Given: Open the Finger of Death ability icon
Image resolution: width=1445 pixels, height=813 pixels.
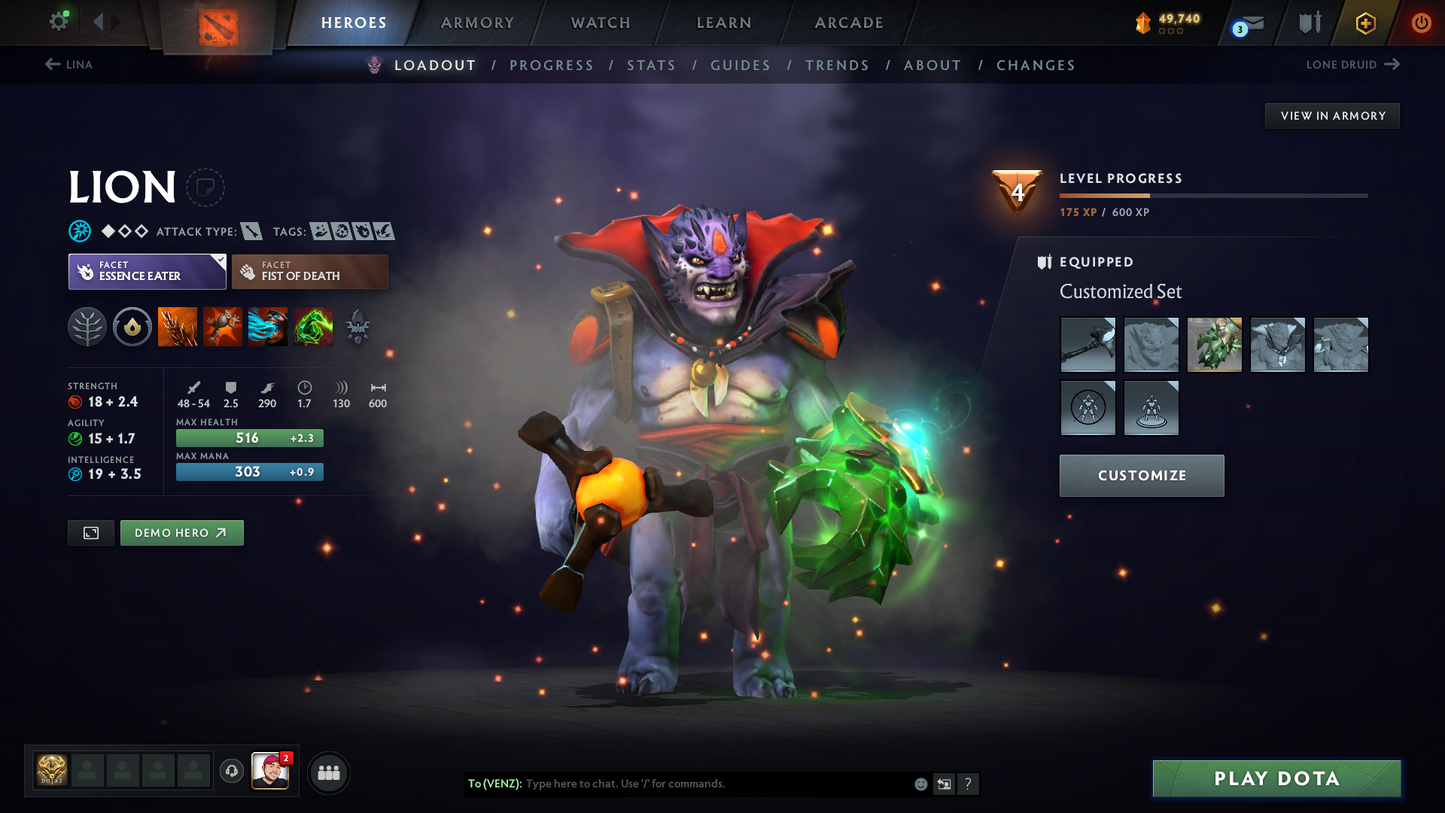Looking at the screenshot, I should pyautogui.click(x=313, y=326).
